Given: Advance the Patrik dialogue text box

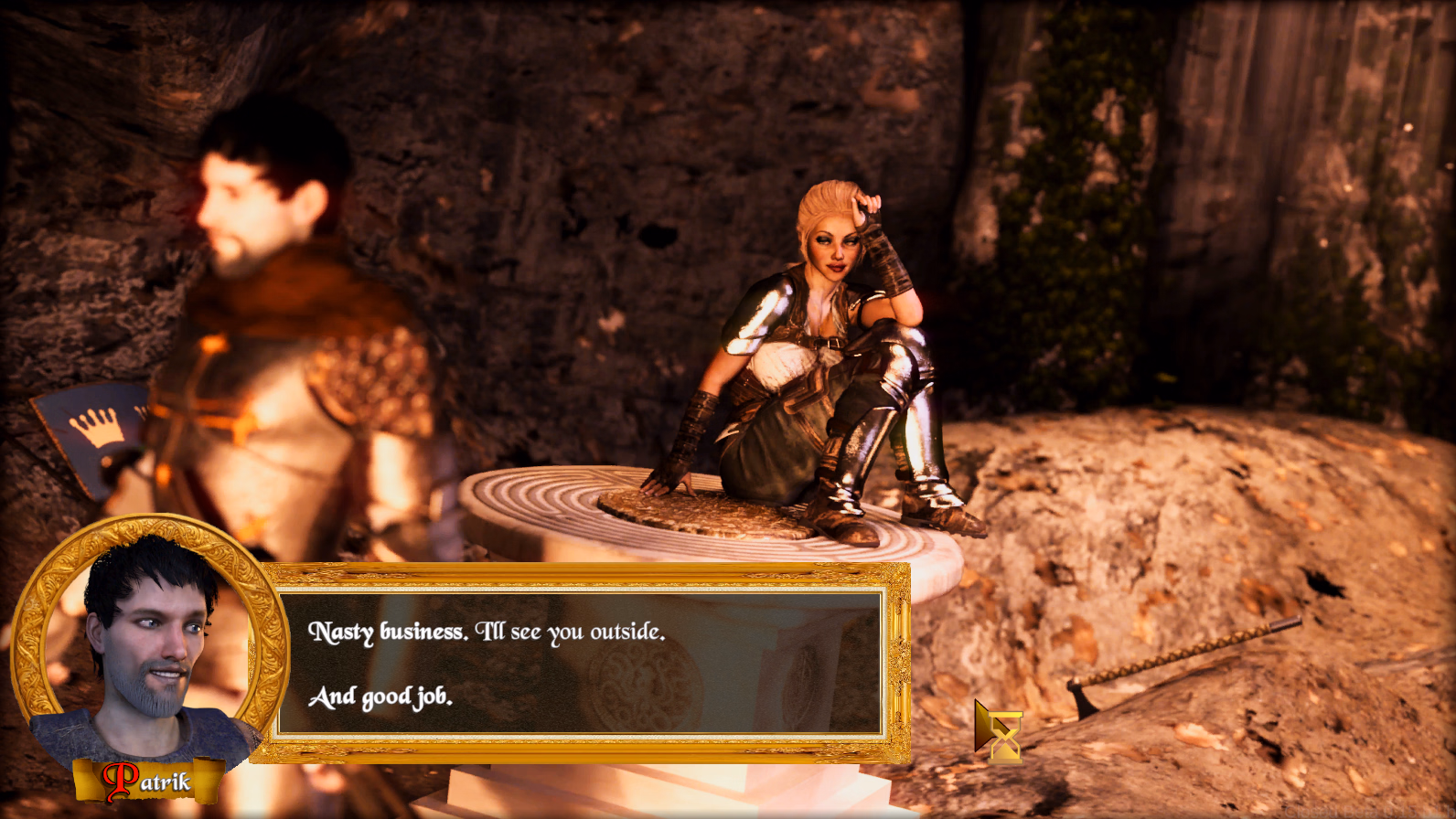Looking at the screenshot, I should pos(580,663).
